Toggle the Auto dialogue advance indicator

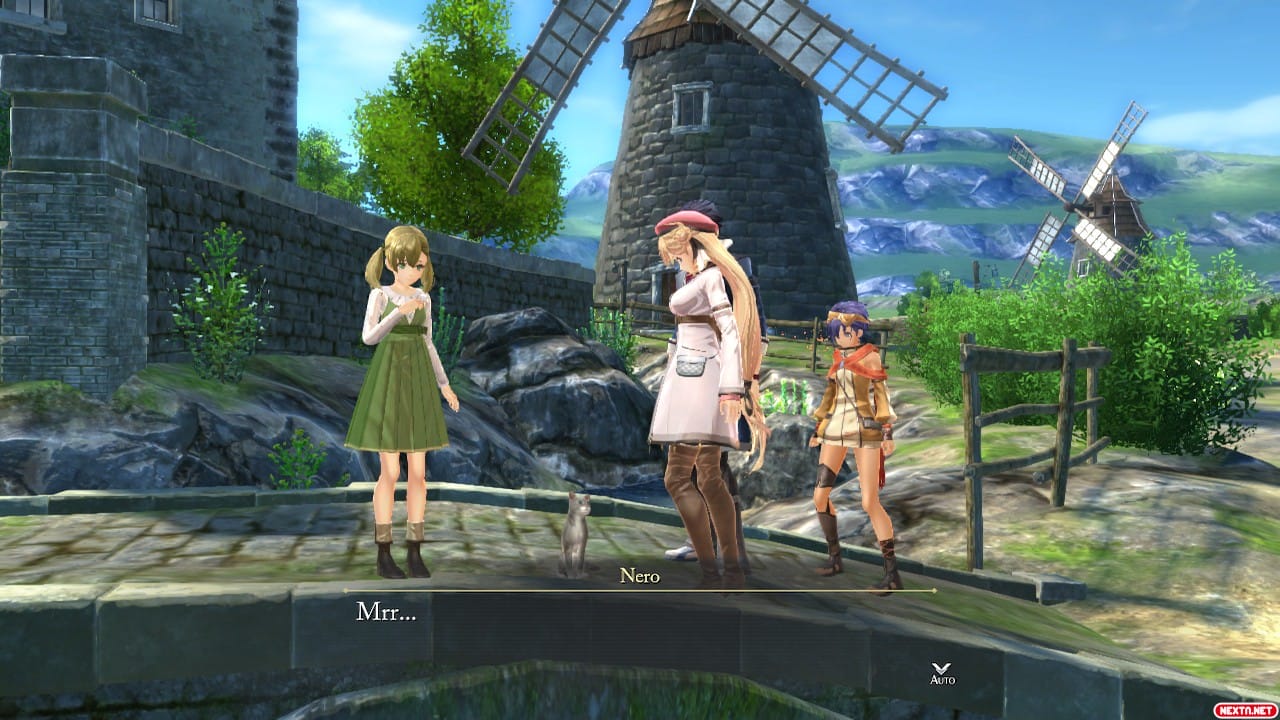pyautogui.click(x=942, y=673)
